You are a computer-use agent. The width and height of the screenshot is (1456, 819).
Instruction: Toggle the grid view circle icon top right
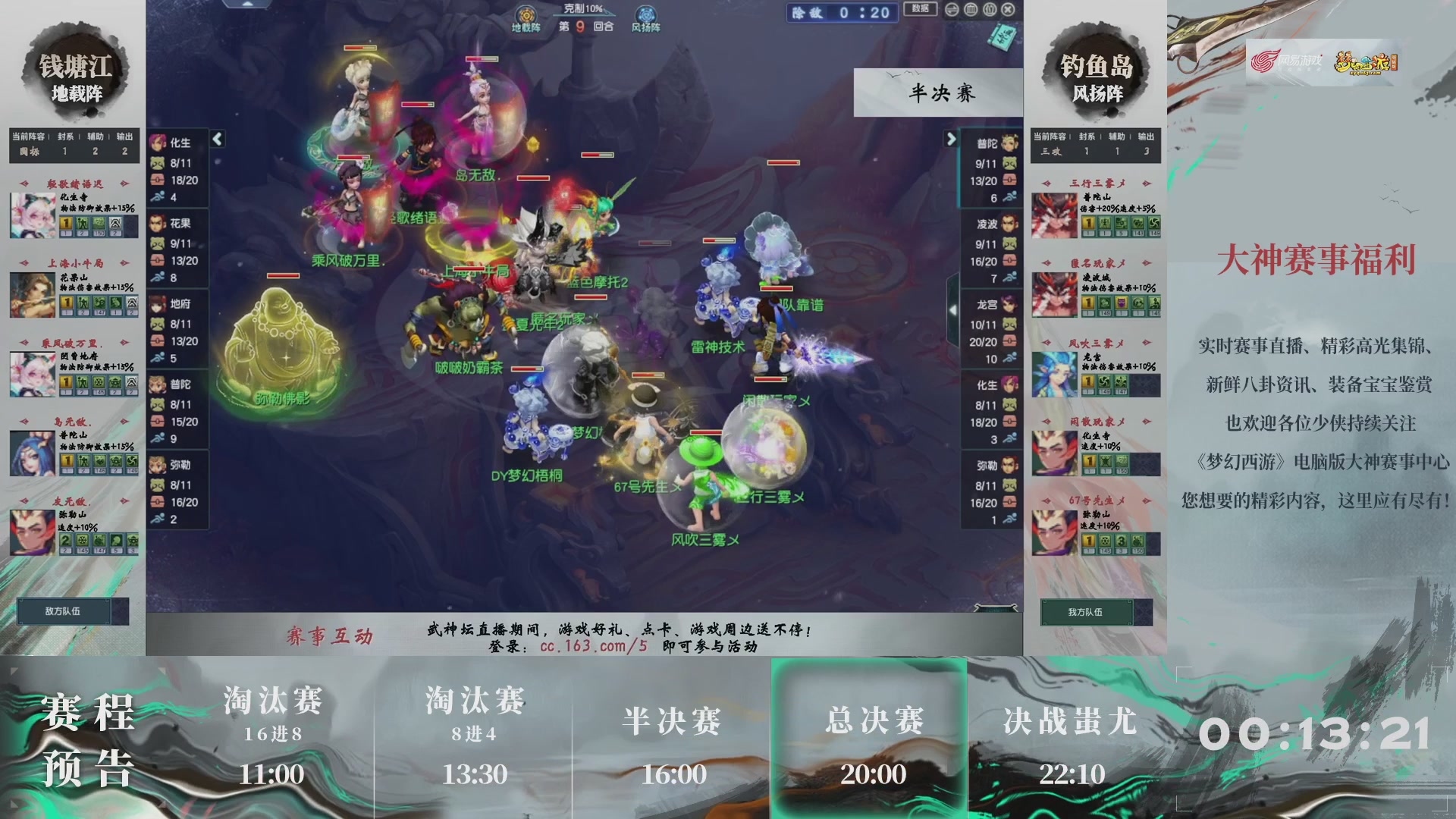click(973, 11)
